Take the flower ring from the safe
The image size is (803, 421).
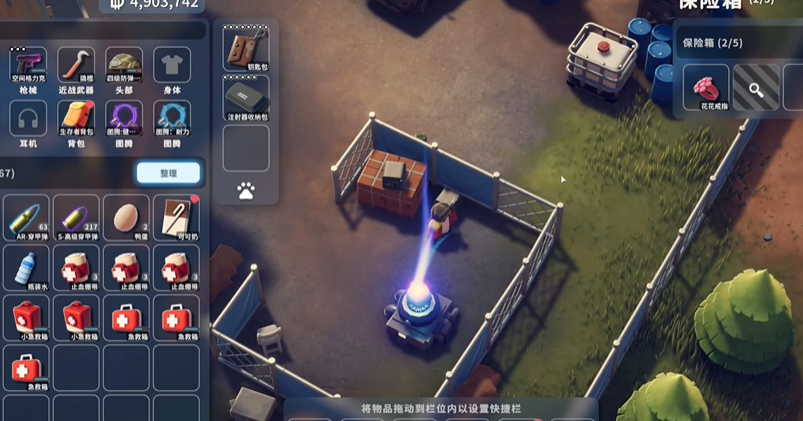[x=706, y=88]
